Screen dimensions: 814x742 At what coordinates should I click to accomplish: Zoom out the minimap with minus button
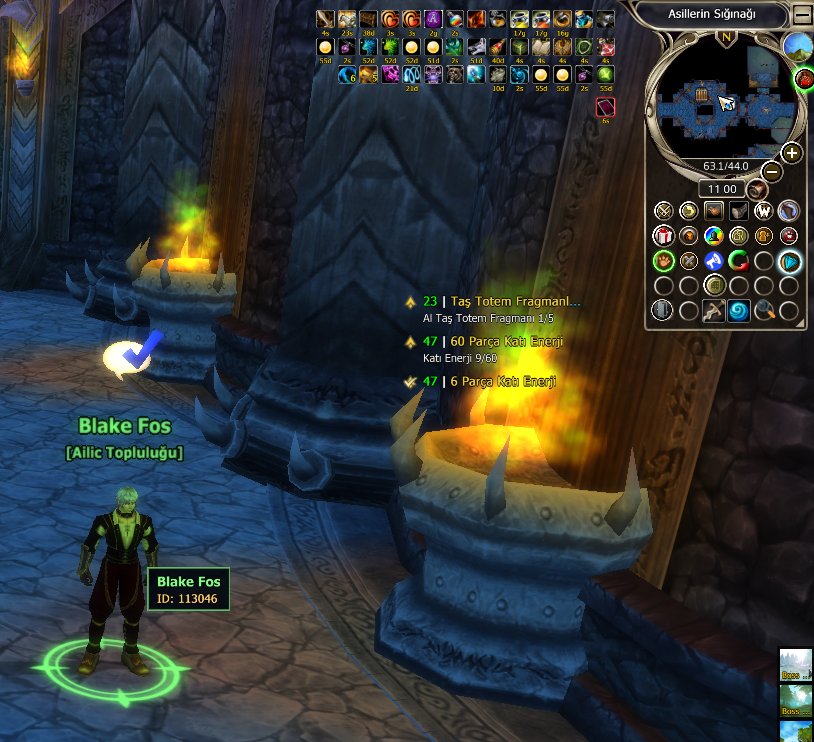pyautogui.click(x=772, y=171)
